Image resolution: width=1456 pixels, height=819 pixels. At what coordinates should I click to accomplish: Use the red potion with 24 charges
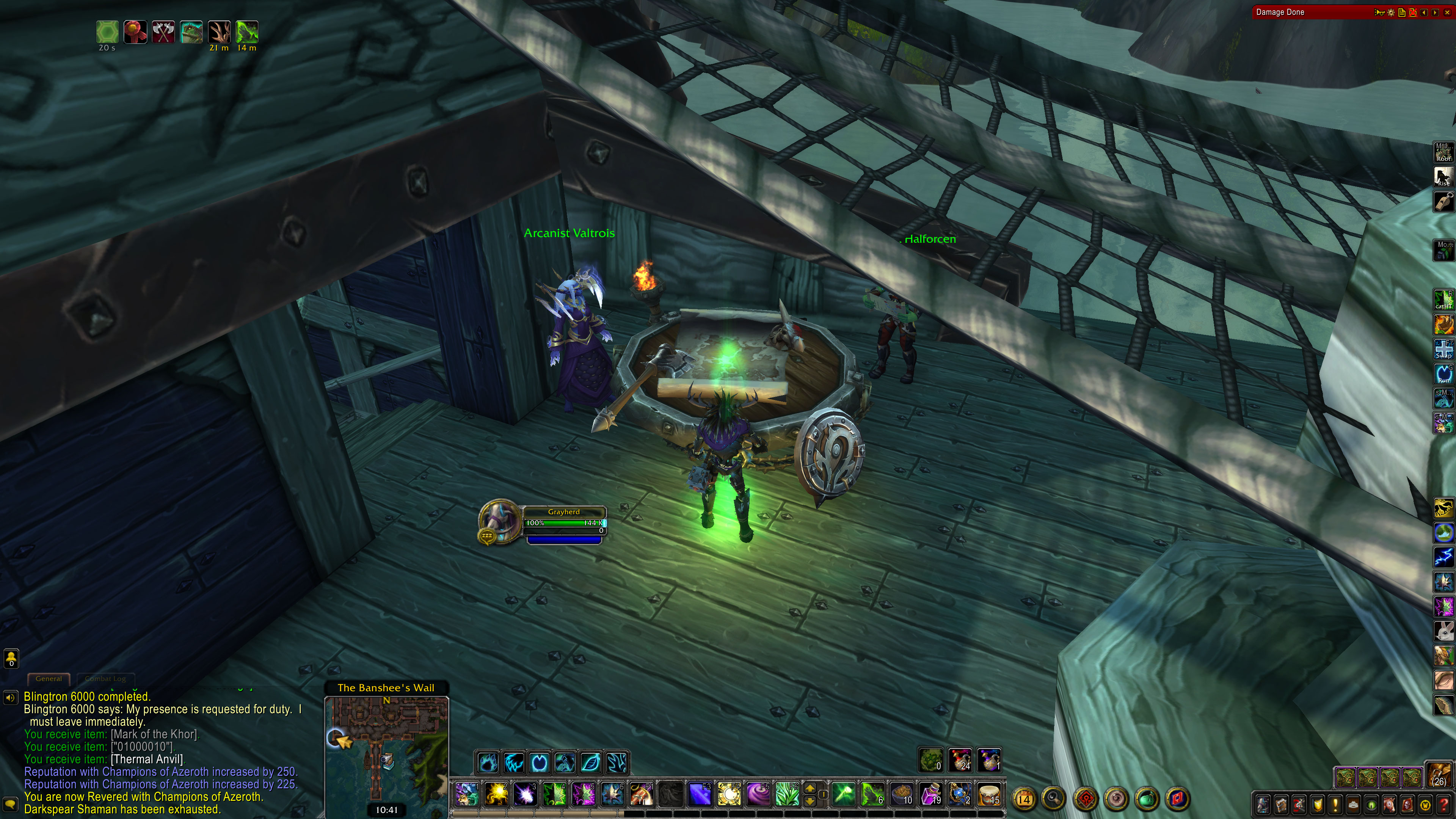[960, 760]
